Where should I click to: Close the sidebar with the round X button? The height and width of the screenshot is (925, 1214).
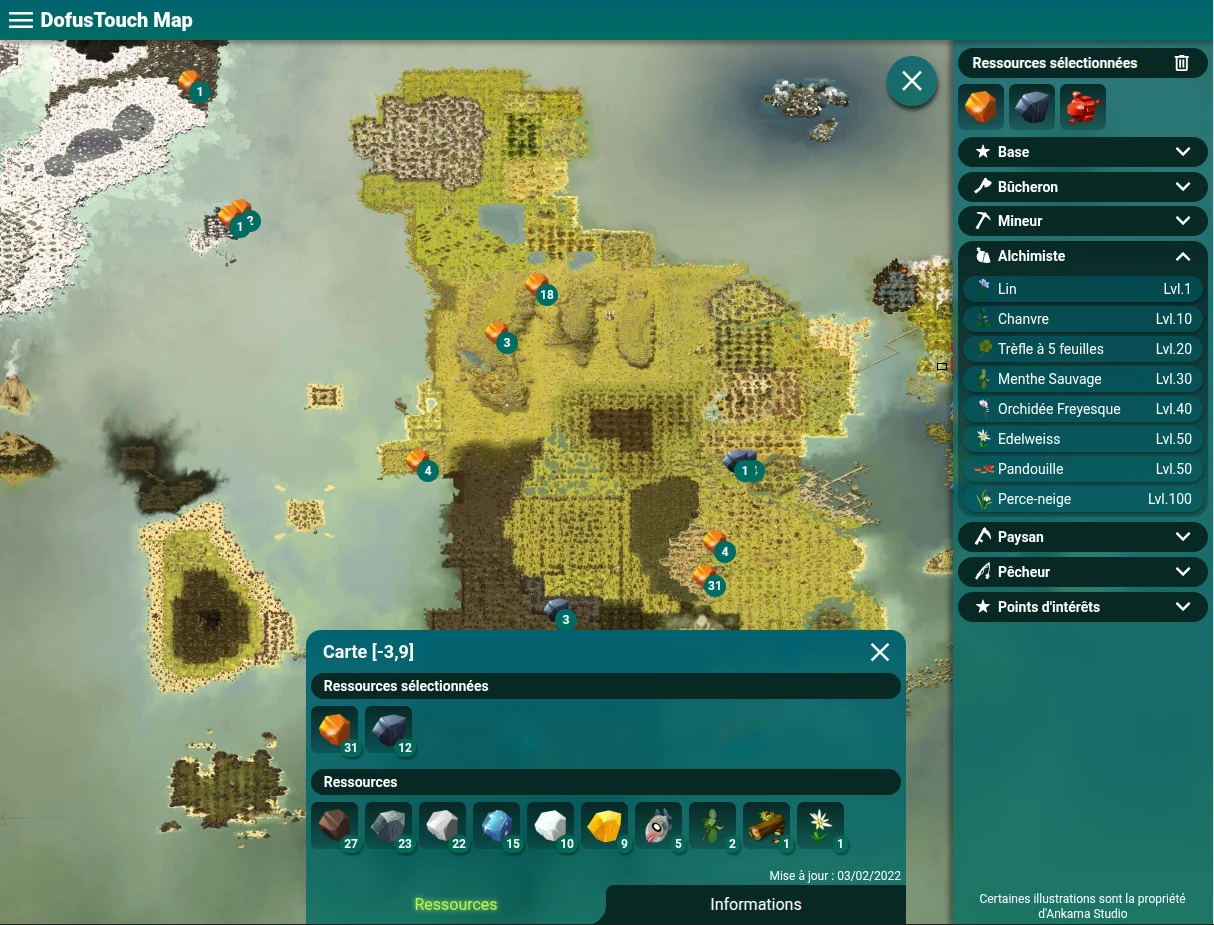tap(911, 81)
